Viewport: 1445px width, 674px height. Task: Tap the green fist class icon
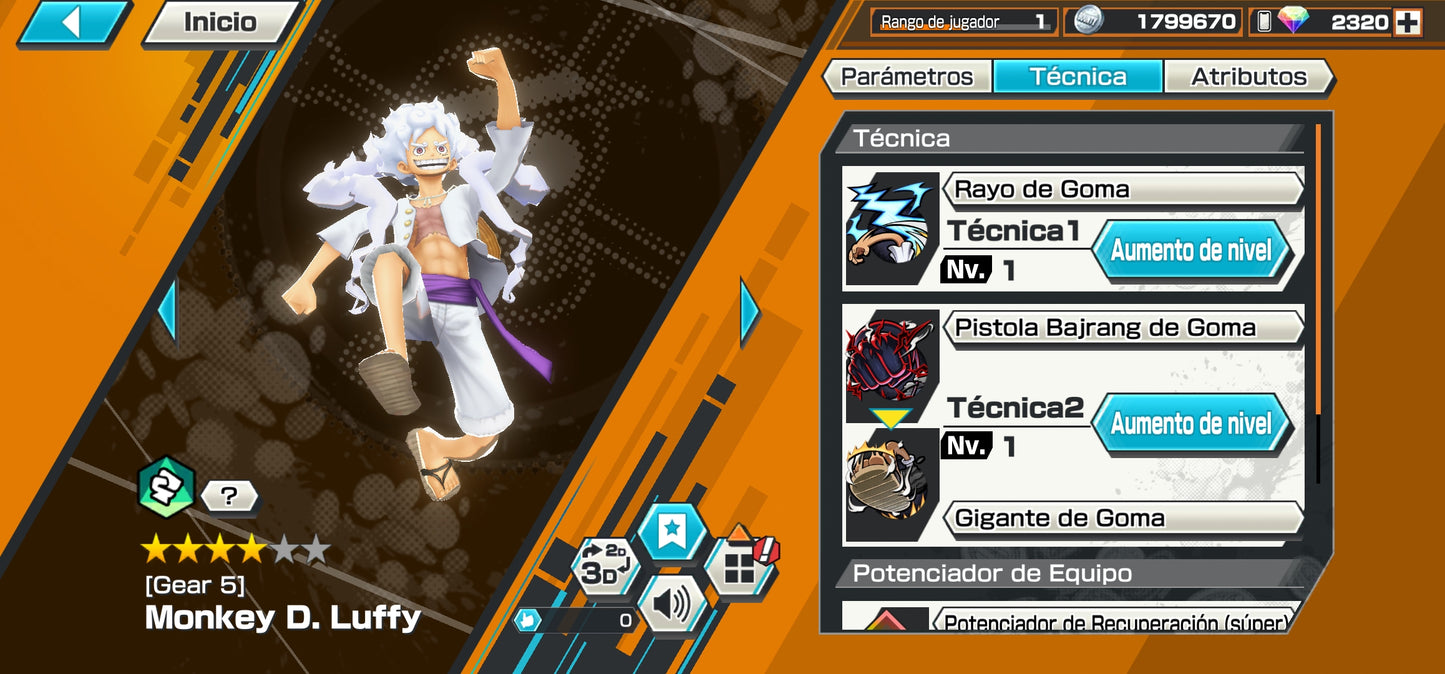(165, 487)
